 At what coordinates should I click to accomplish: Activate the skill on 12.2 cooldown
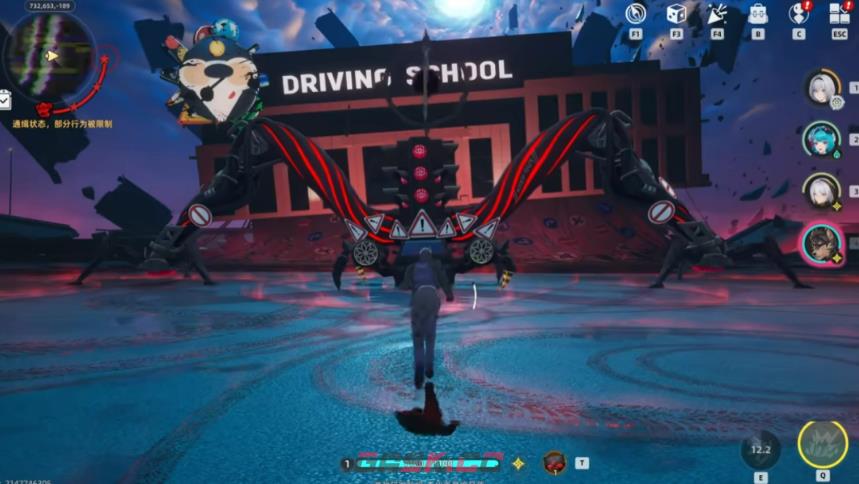coord(761,450)
